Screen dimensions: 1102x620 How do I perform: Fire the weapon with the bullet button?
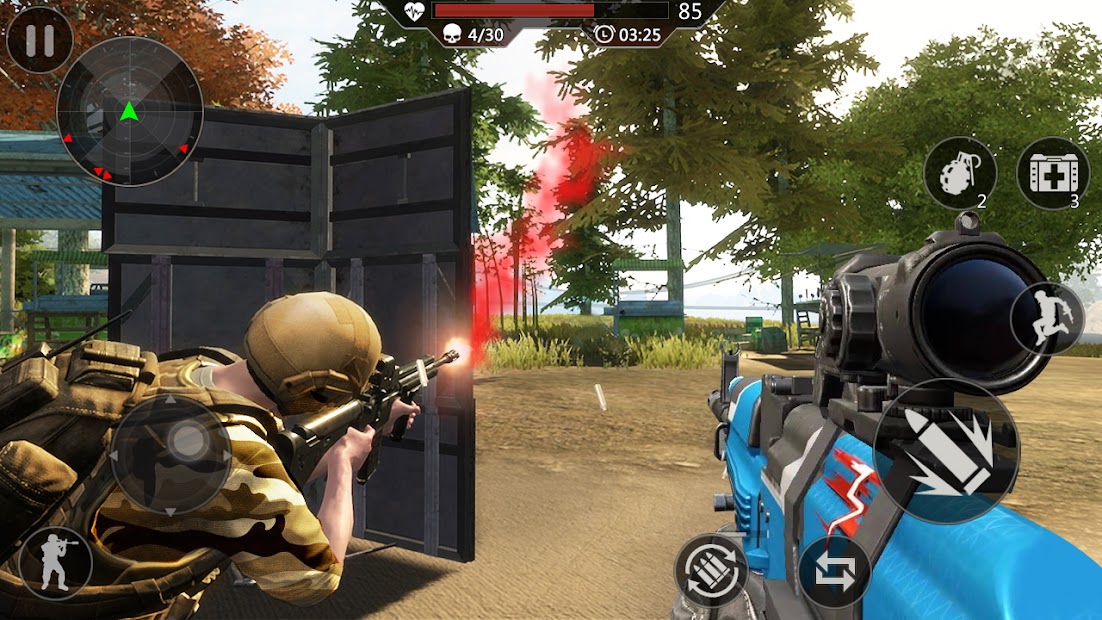pos(946,450)
